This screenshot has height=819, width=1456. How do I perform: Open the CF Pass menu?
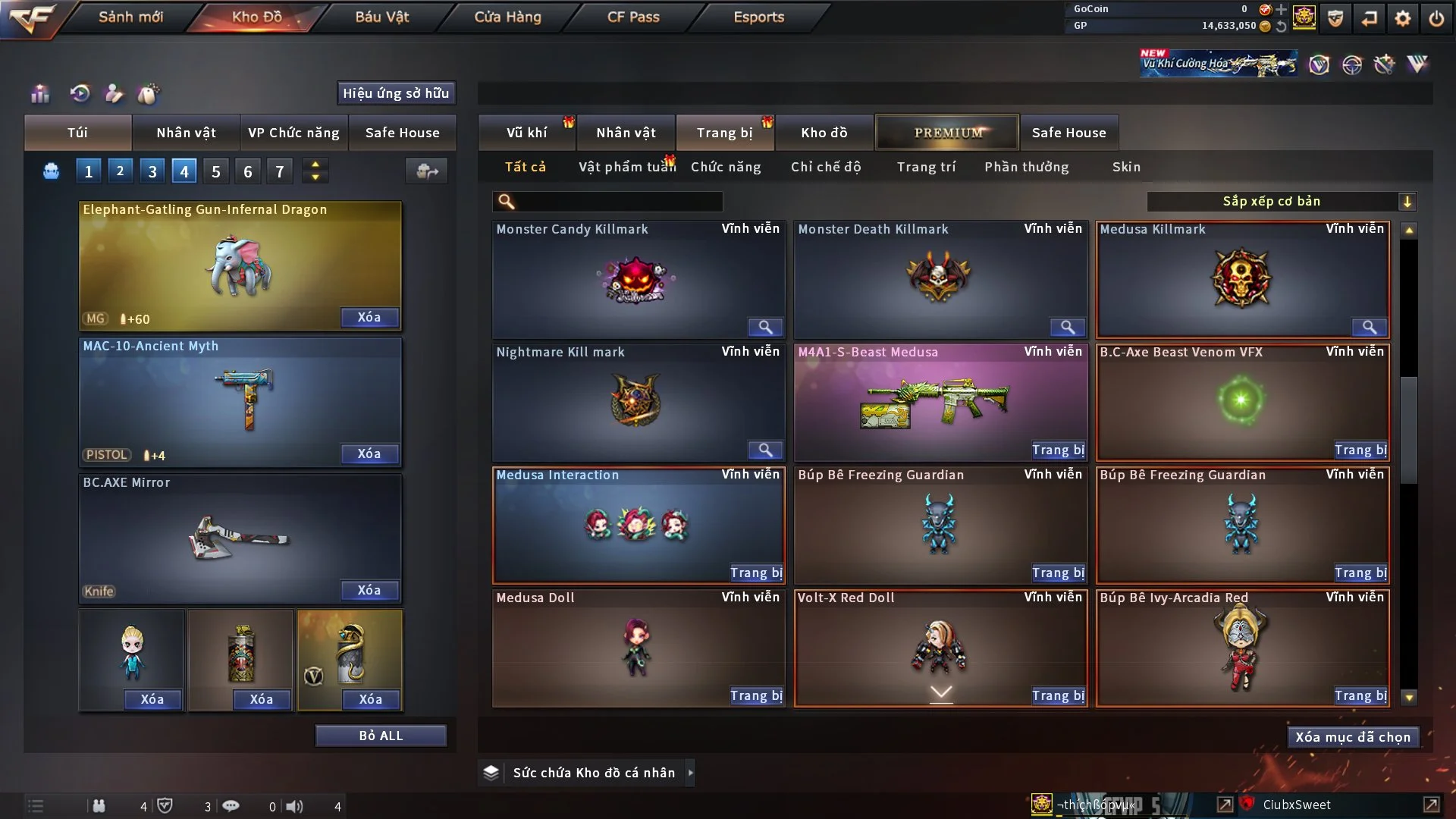[x=633, y=17]
